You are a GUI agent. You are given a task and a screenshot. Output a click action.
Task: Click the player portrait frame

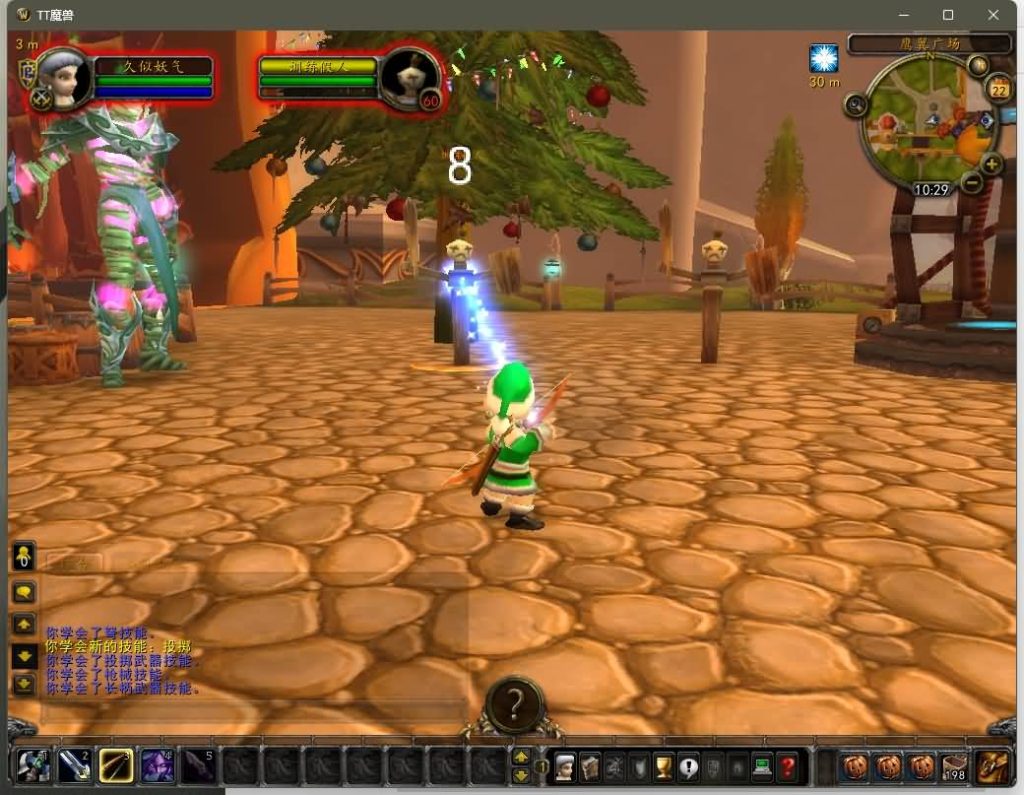click(64, 80)
